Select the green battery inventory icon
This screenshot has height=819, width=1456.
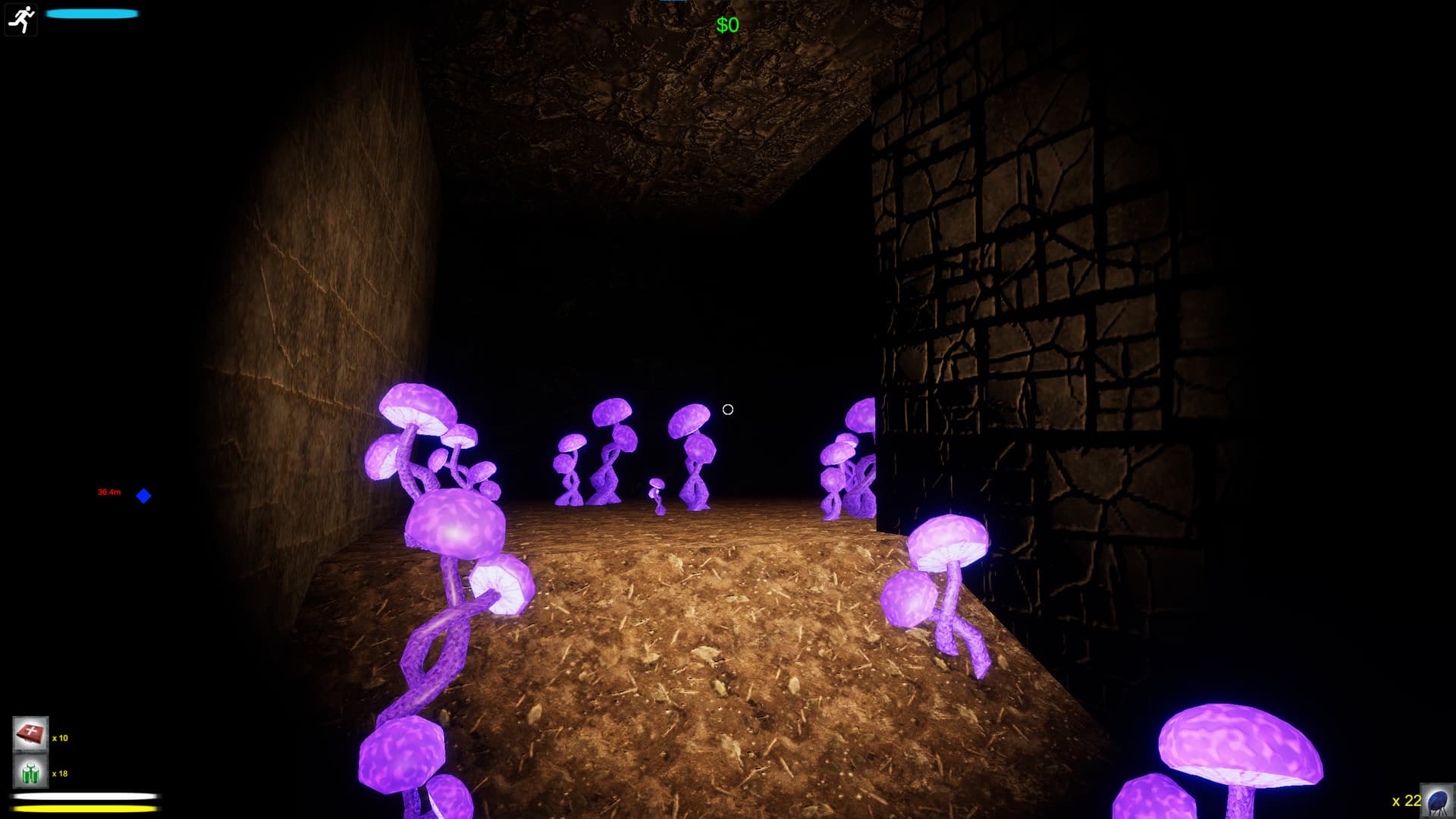pyautogui.click(x=30, y=772)
